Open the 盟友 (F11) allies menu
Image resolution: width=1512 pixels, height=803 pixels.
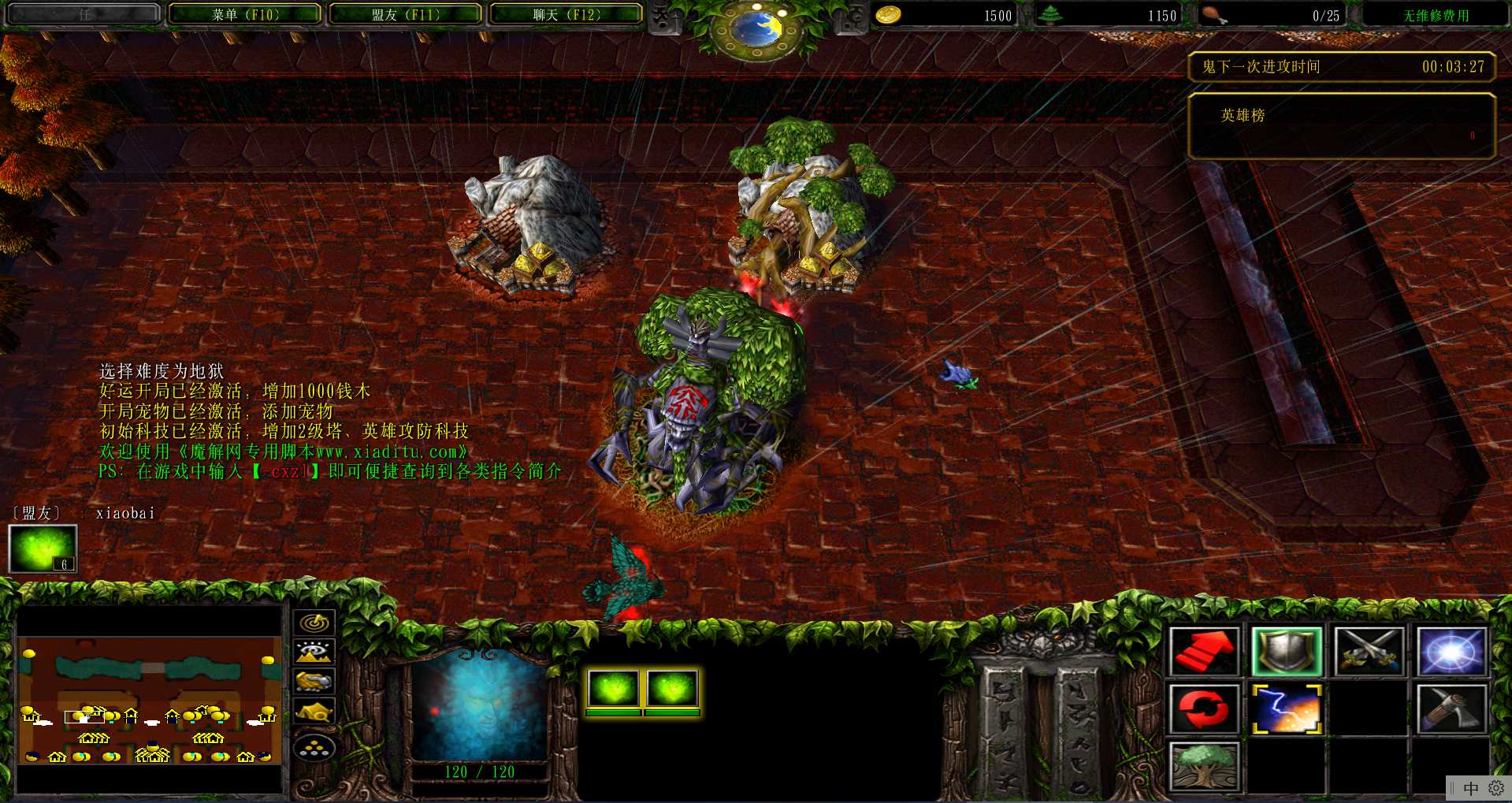[x=405, y=14]
